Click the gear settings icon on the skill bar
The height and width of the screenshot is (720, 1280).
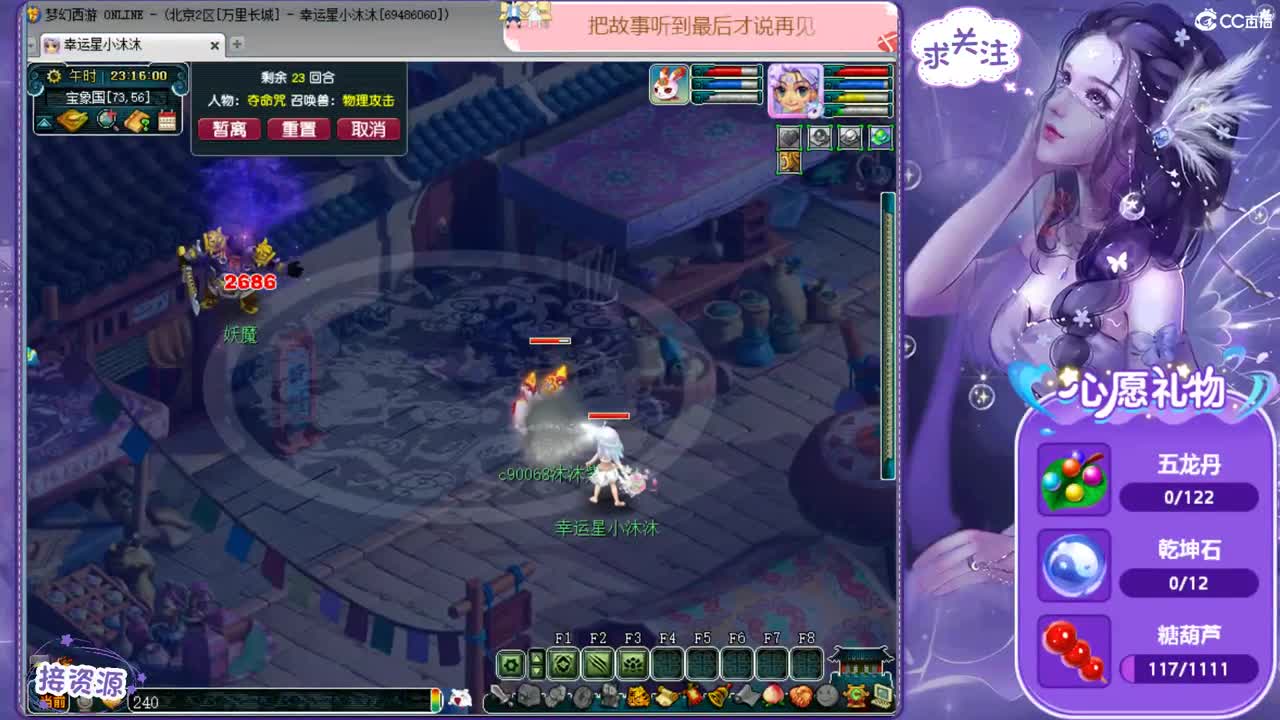coord(510,663)
